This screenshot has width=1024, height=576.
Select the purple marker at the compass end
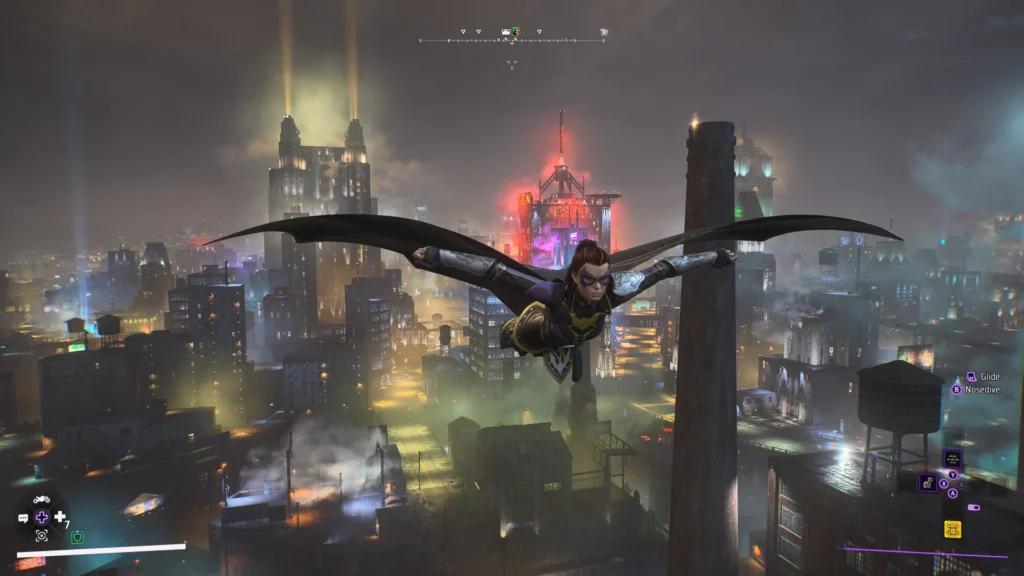click(x=603, y=33)
